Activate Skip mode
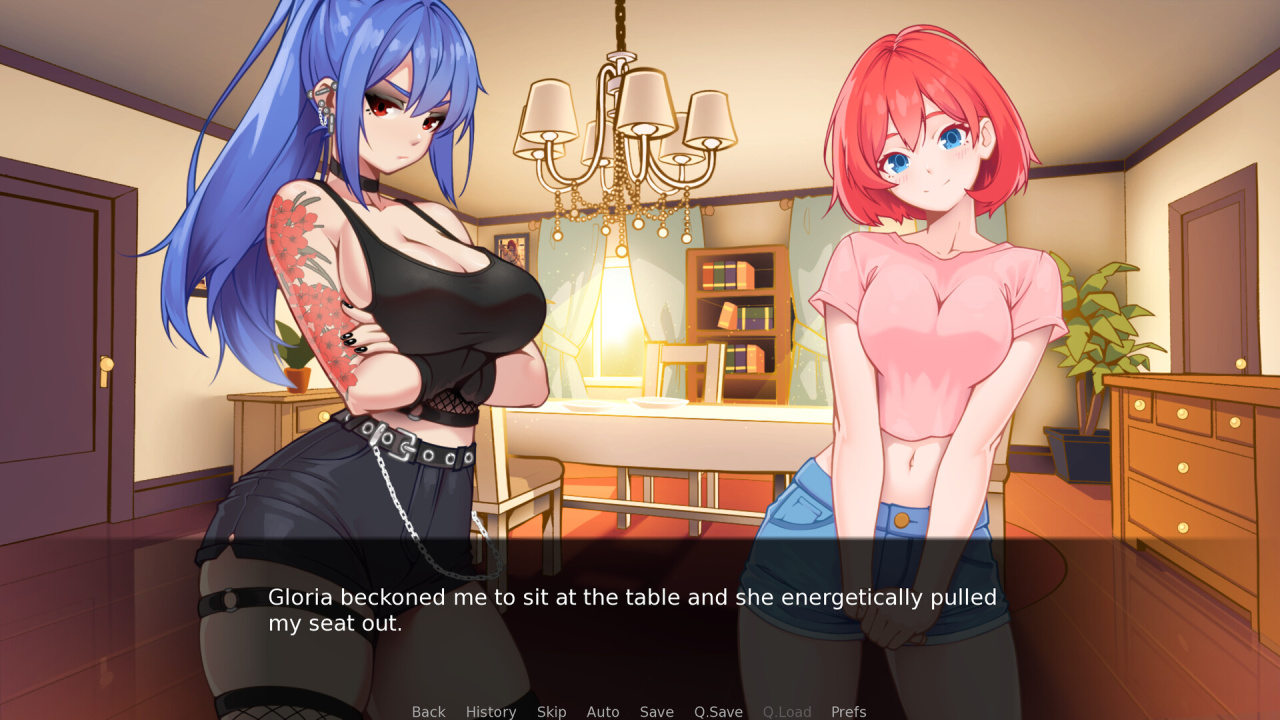This screenshot has width=1280, height=720. (551, 712)
